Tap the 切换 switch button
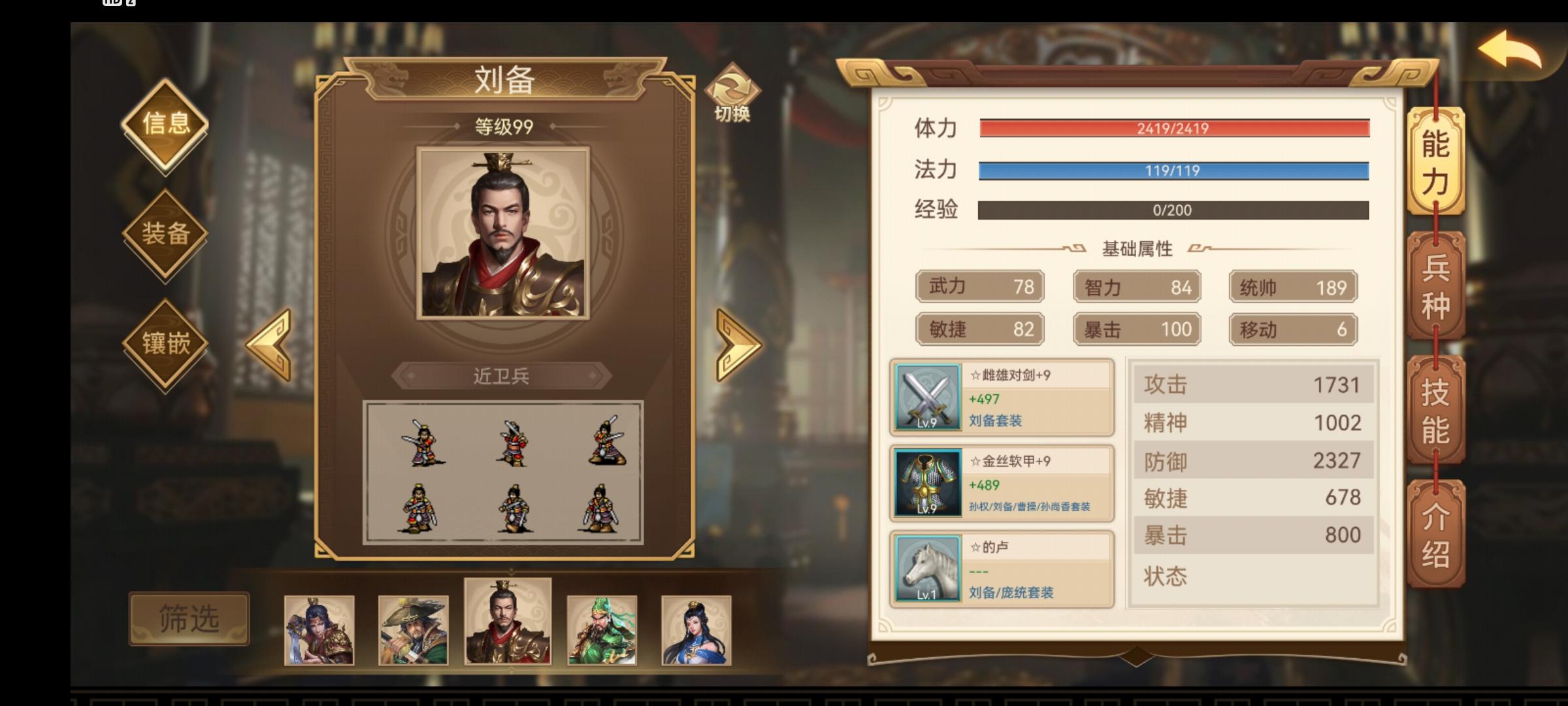 click(732, 93)
